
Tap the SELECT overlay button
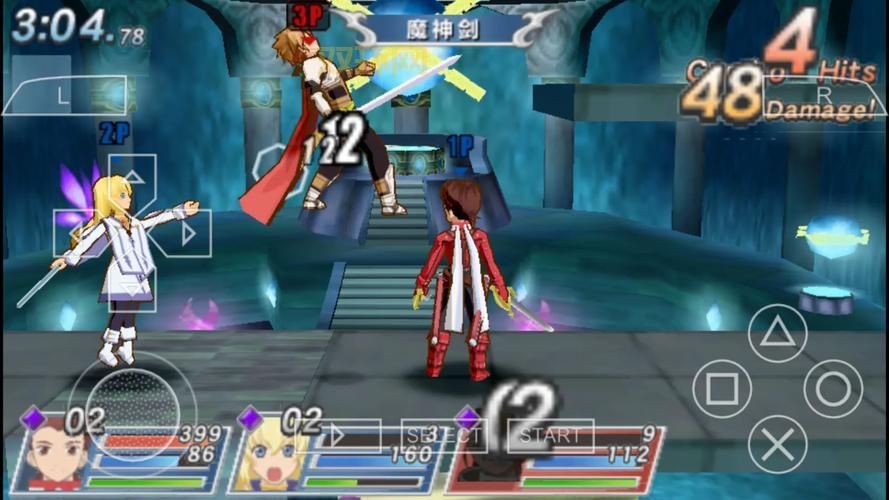point(442,436)
